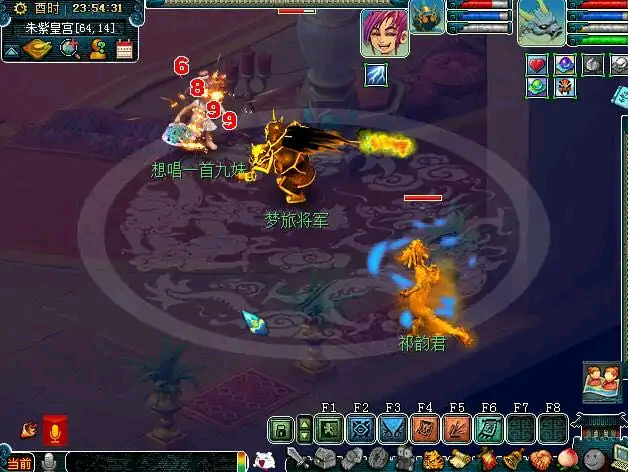Click the red microphone voice button

(54, 432)
